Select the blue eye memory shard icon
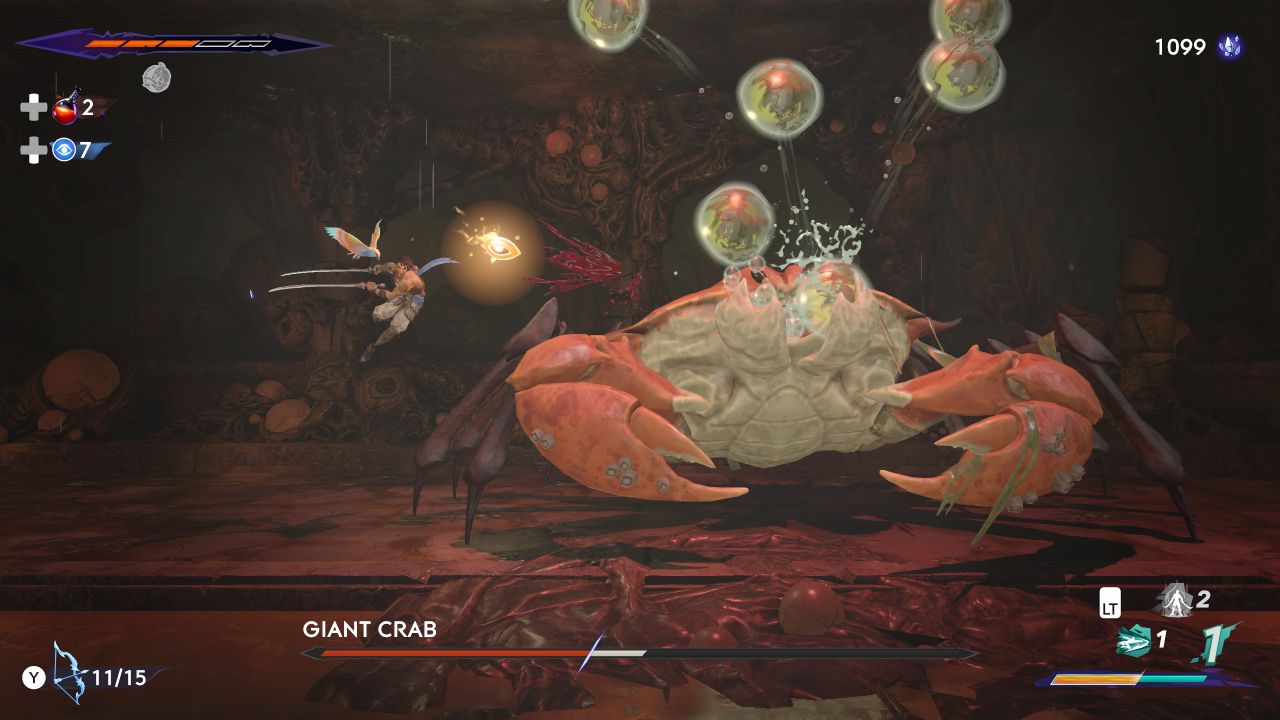1280x720 pixels. click(65, 150)
